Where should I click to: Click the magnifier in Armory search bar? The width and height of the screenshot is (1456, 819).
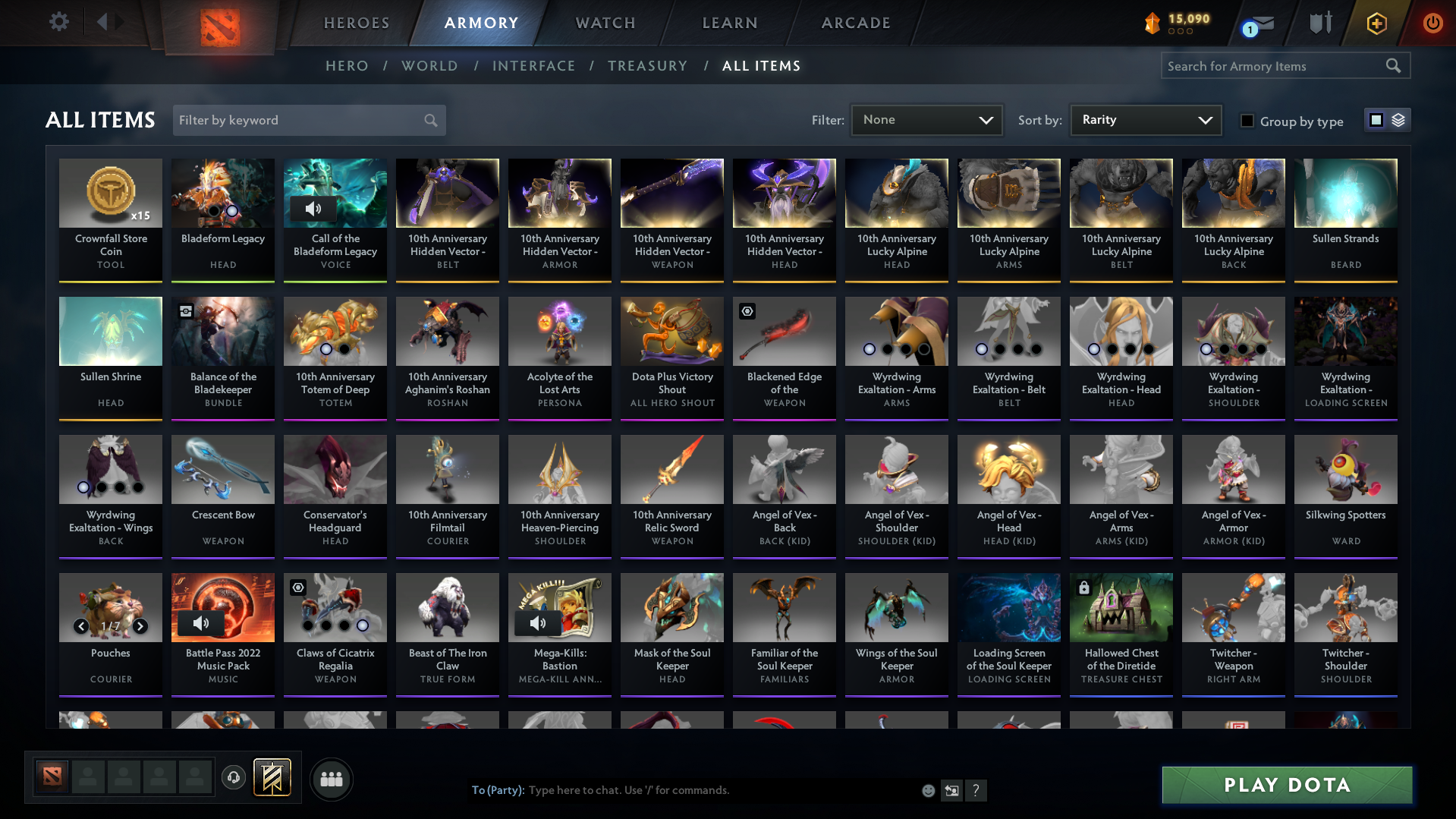(1393, 65)
